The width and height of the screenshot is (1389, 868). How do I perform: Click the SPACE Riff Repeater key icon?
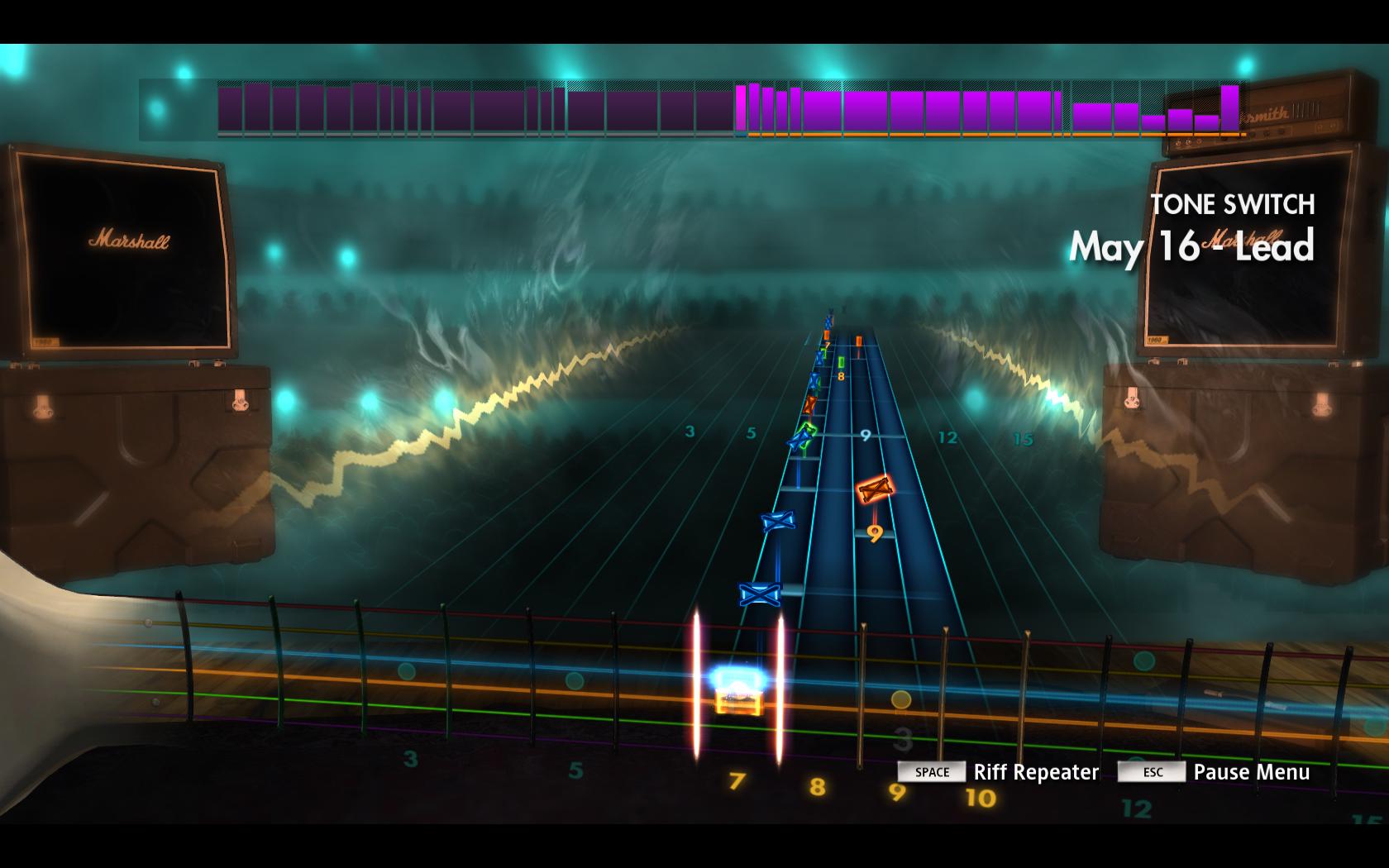931,772
